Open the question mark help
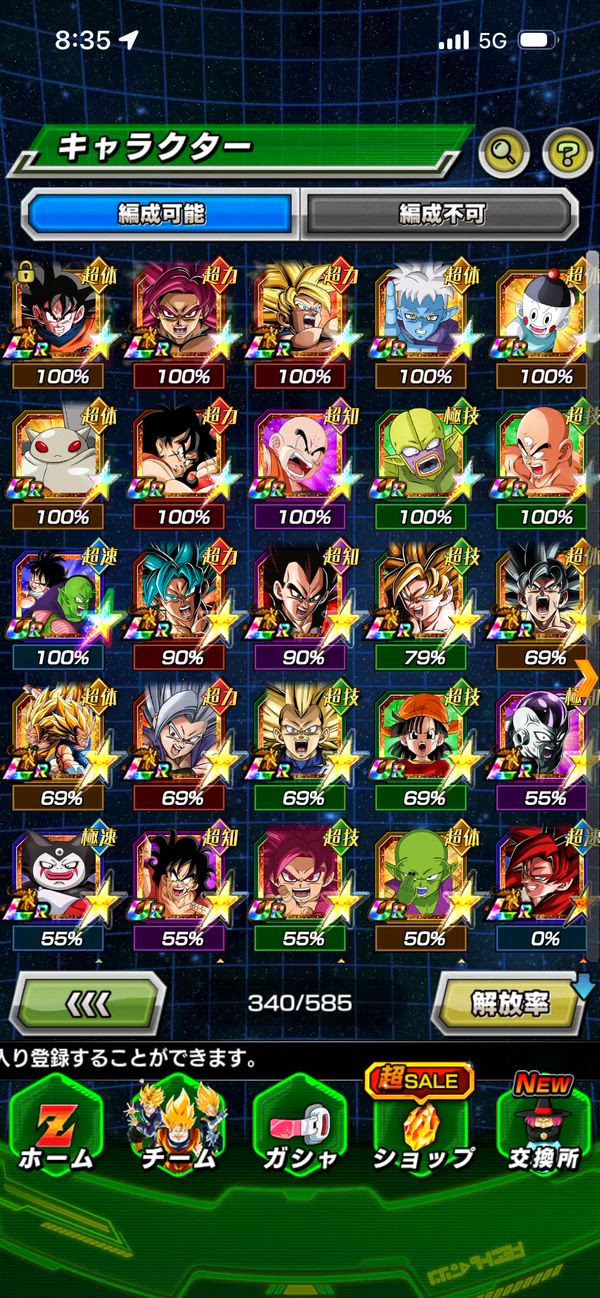600x1298 pixels. [567, 153]
